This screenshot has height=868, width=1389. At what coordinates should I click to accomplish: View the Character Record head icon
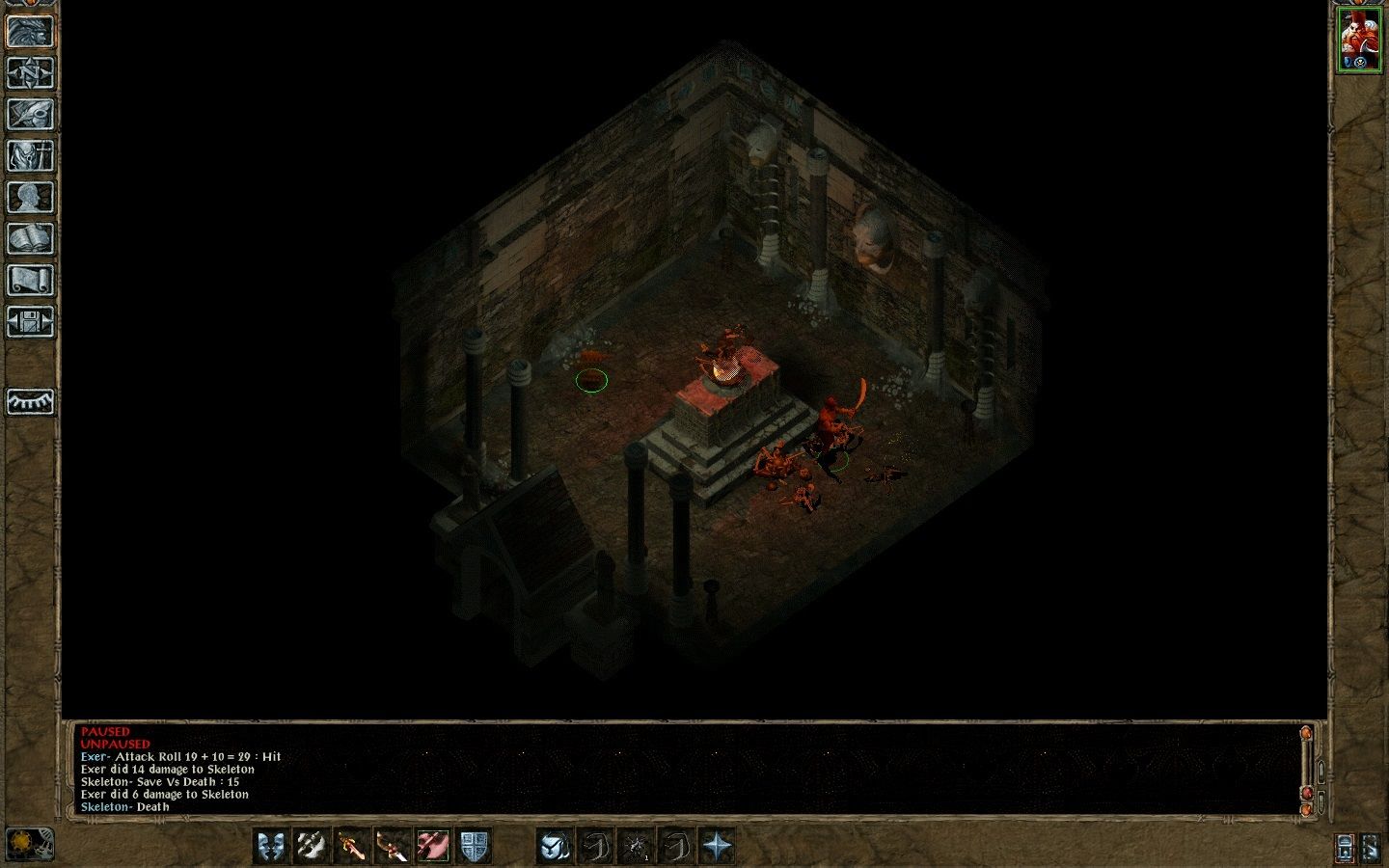coord(32,197)
